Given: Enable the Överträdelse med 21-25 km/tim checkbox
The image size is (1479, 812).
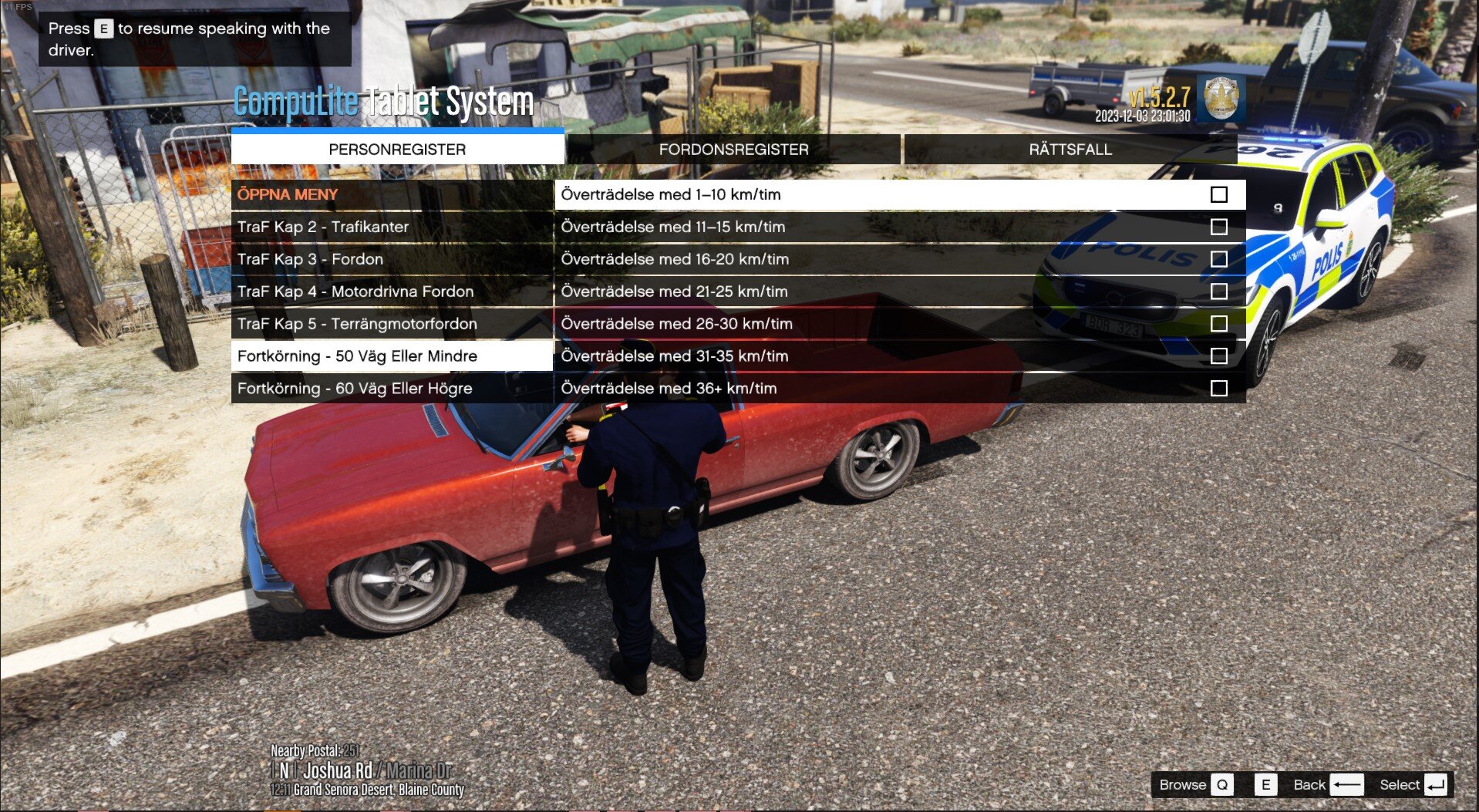Looking at the screenshot, I should click(1218, 291).
